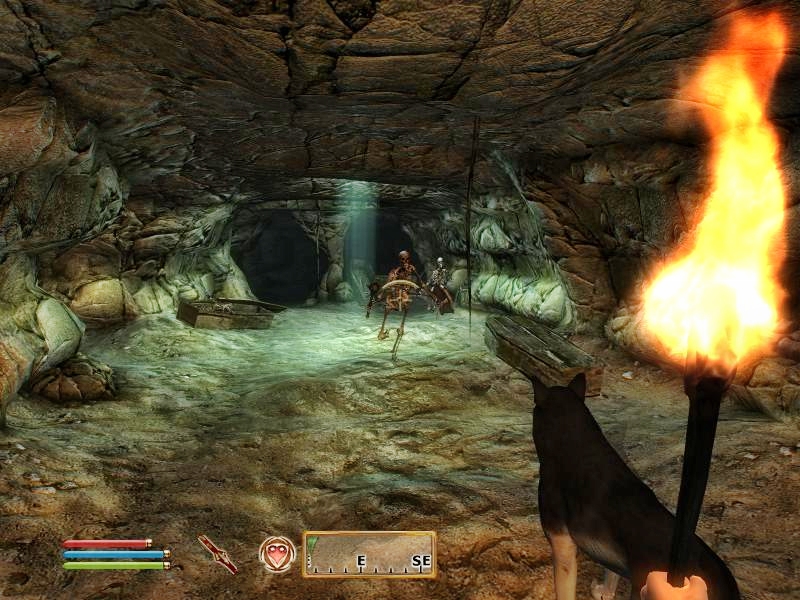Click the compass direction bar

(x=369, y=554)
